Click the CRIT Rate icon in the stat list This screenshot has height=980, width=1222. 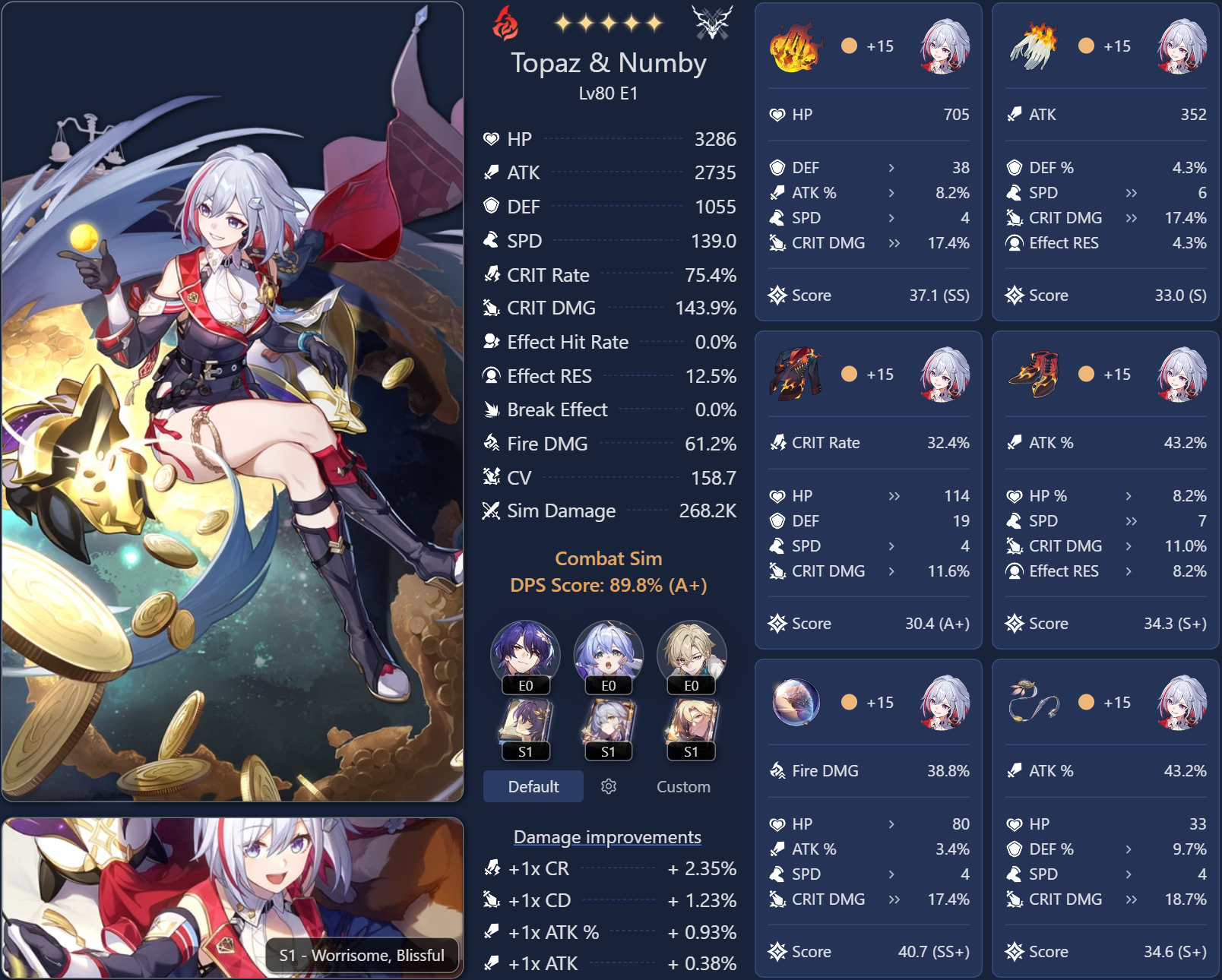click(492, 275)
